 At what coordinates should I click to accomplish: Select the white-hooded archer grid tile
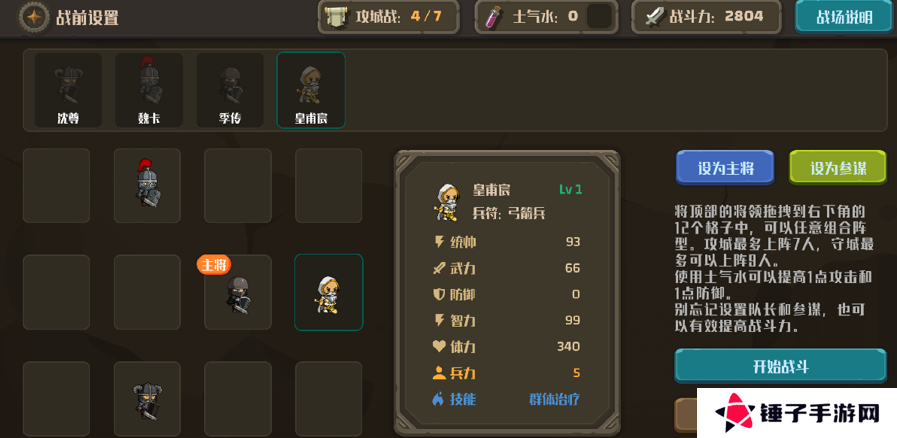[x=328, y=292]
